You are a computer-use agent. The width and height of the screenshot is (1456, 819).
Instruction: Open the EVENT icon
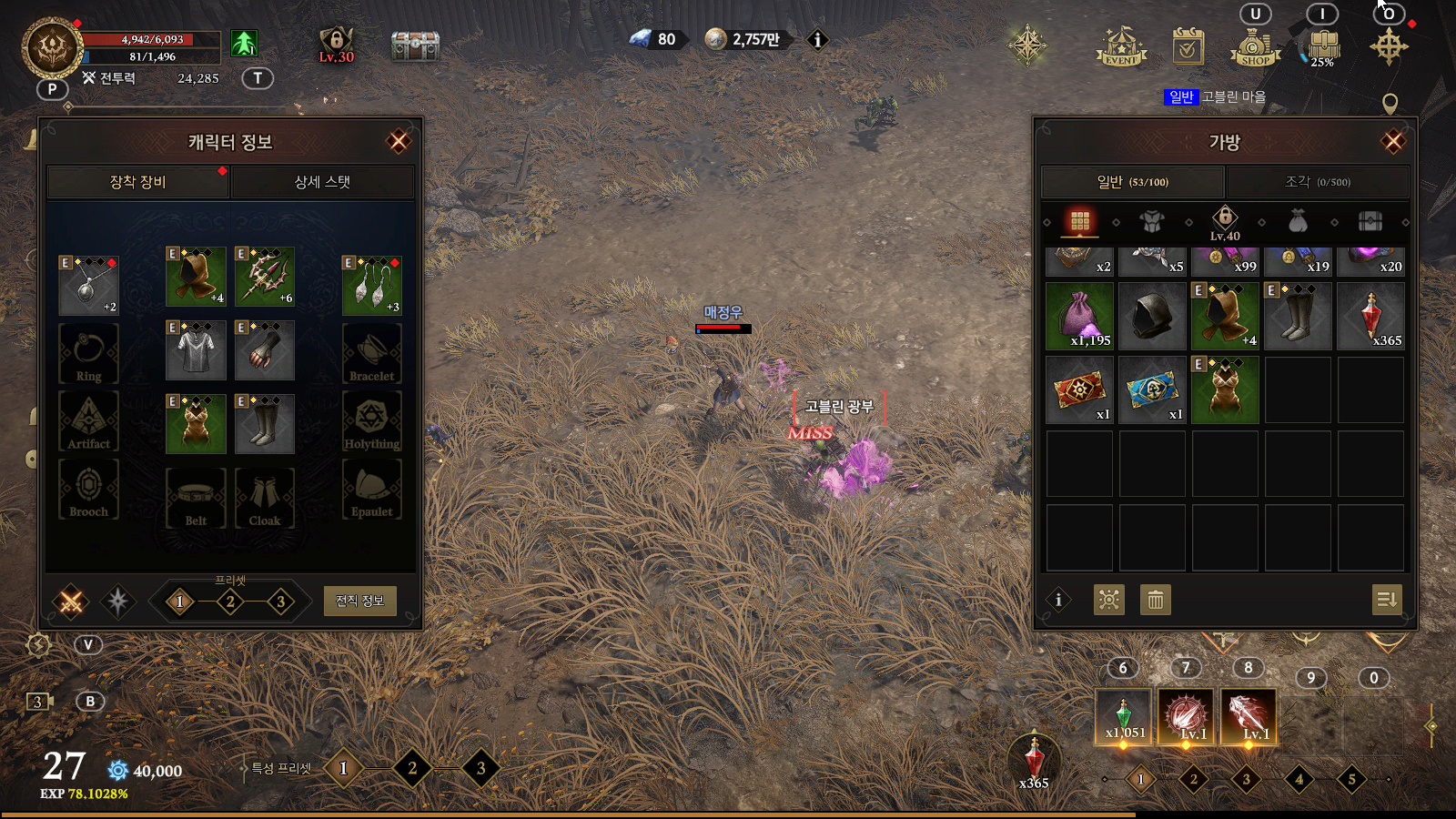[1121, 45]
